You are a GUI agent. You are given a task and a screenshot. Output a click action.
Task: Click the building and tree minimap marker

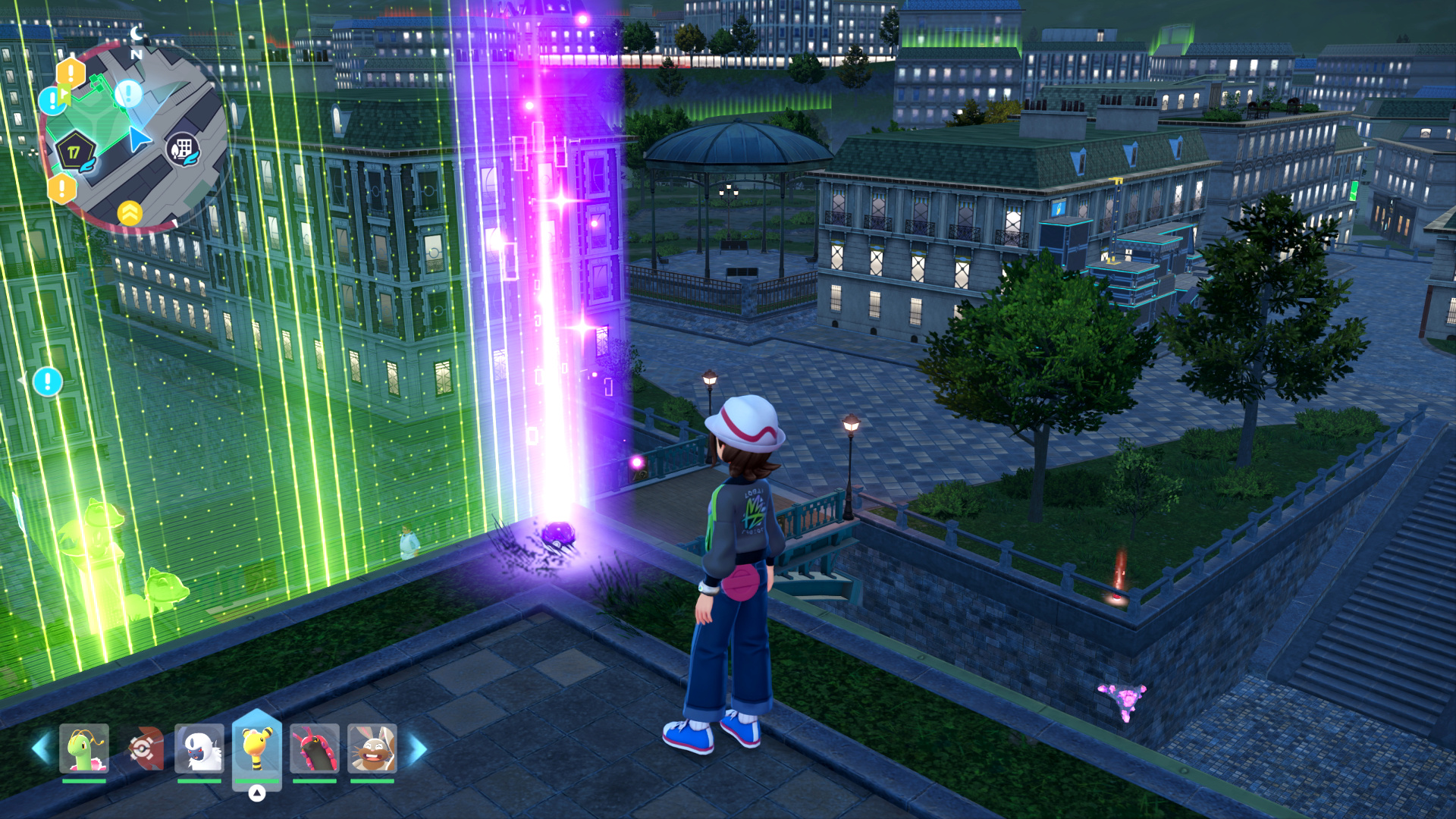point(183,149)
